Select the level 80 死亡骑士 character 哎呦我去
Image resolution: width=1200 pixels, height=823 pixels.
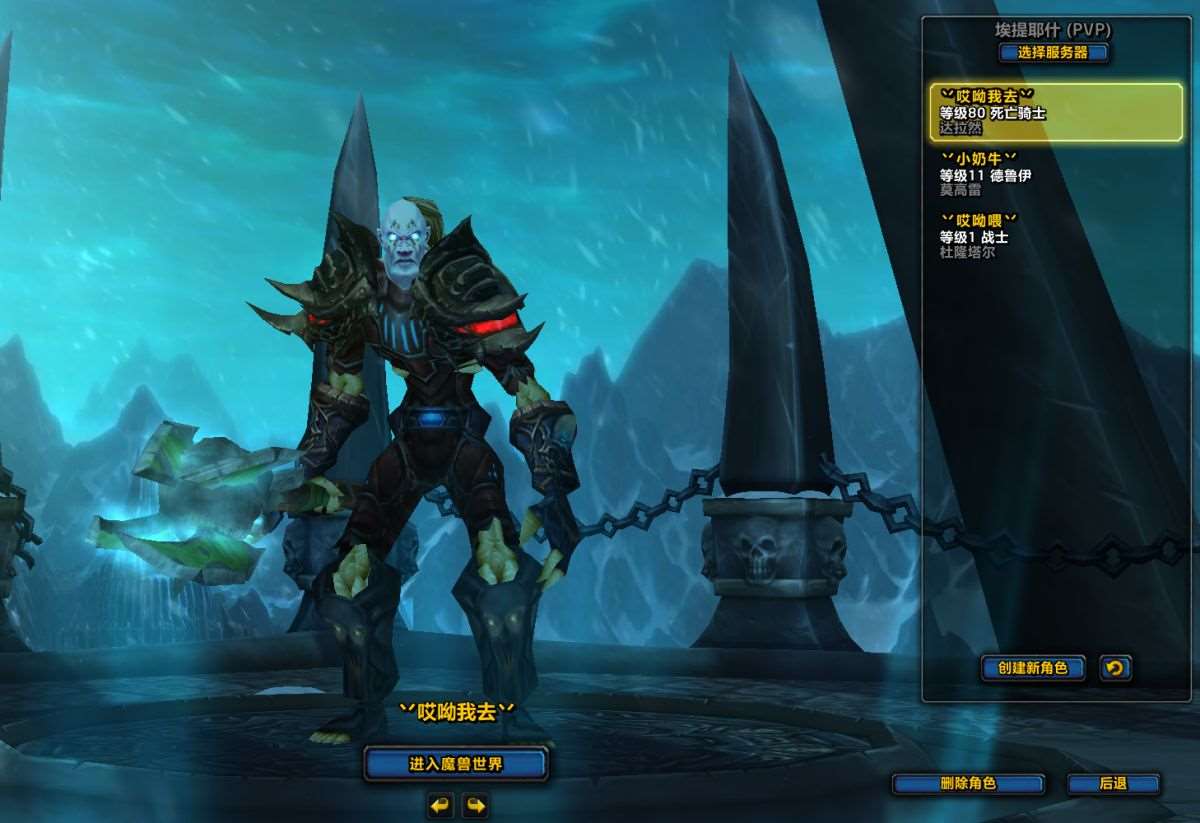[1056, 112]
